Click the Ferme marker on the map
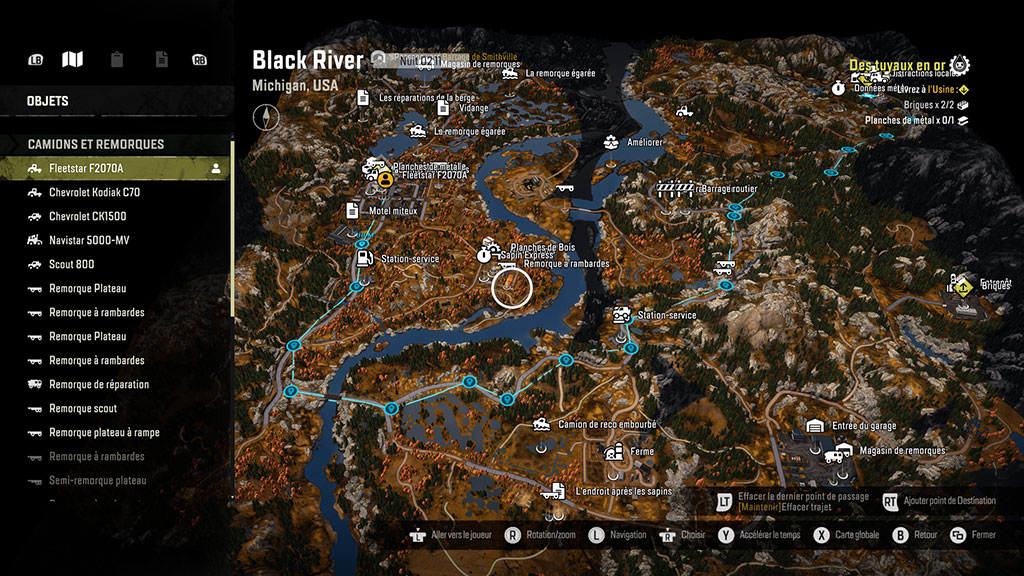 [x=613, y=452]
